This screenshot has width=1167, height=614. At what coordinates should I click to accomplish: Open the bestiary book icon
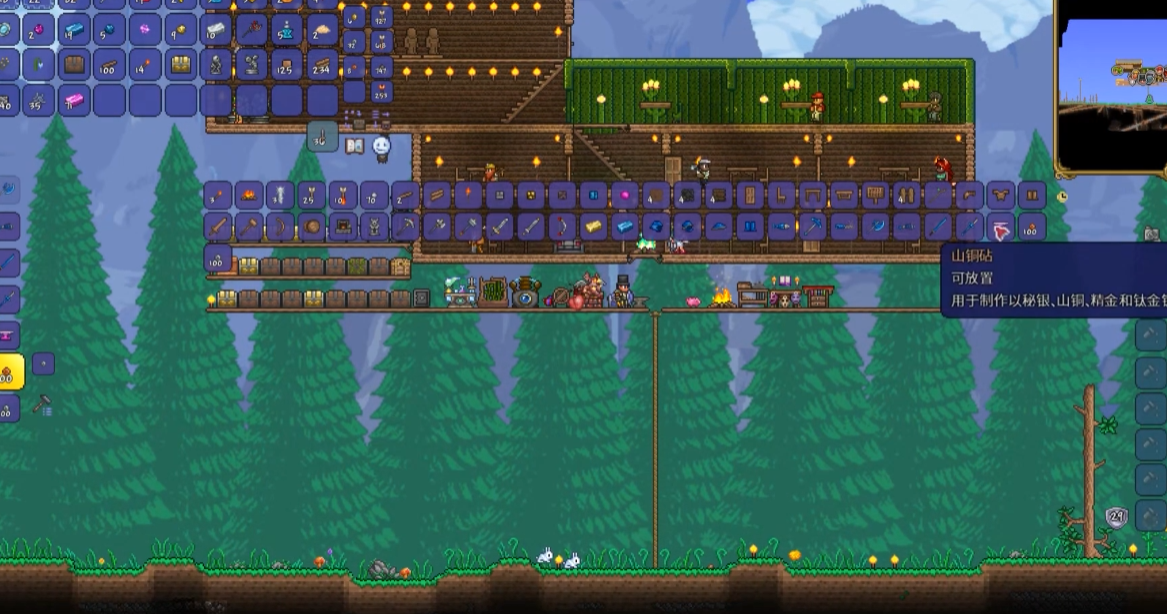[354, 146]
